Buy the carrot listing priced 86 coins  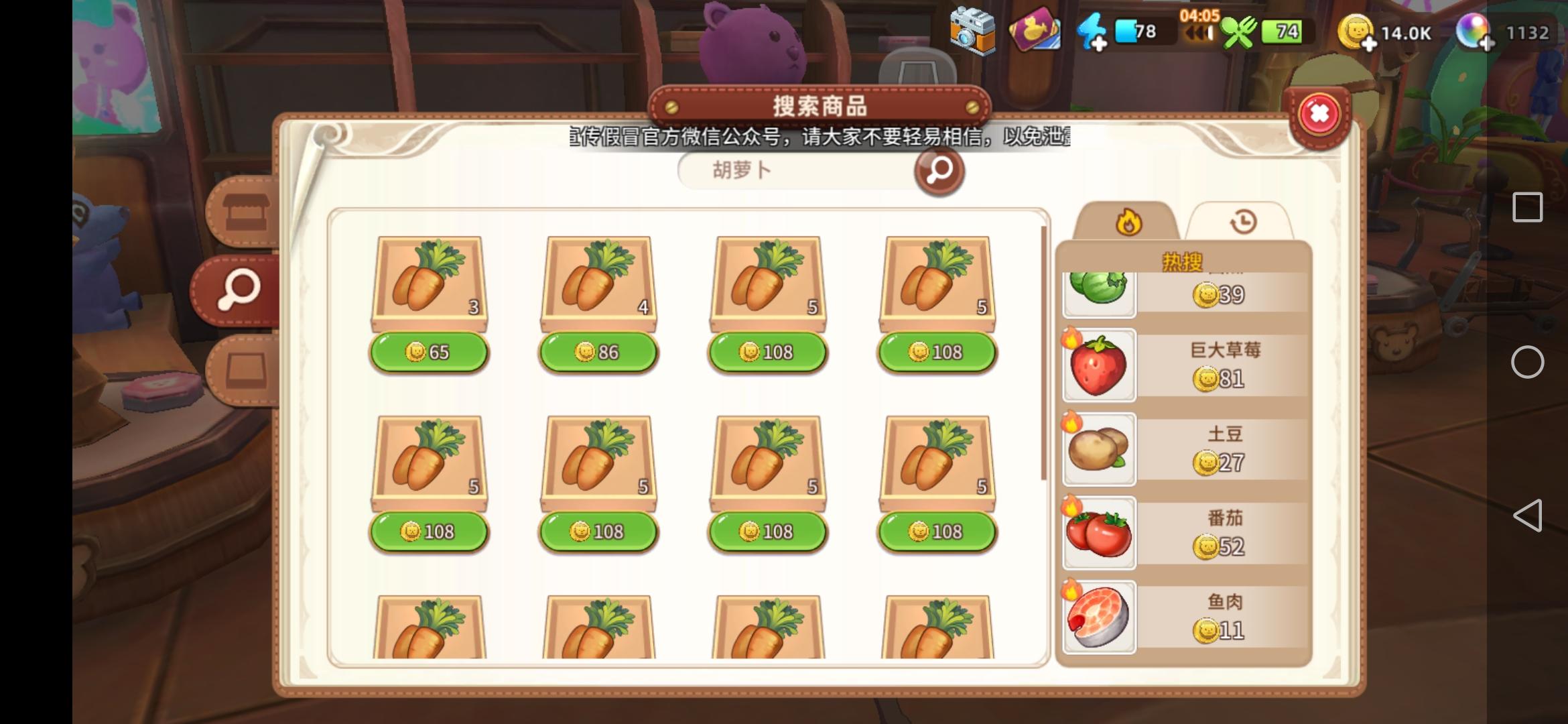(598, 352)
